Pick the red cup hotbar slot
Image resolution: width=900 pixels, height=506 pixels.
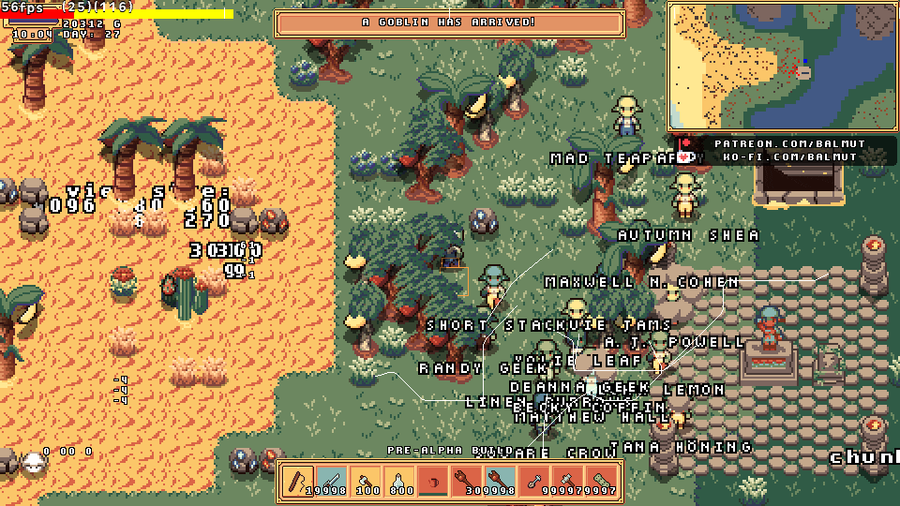[x=432, y=481]
